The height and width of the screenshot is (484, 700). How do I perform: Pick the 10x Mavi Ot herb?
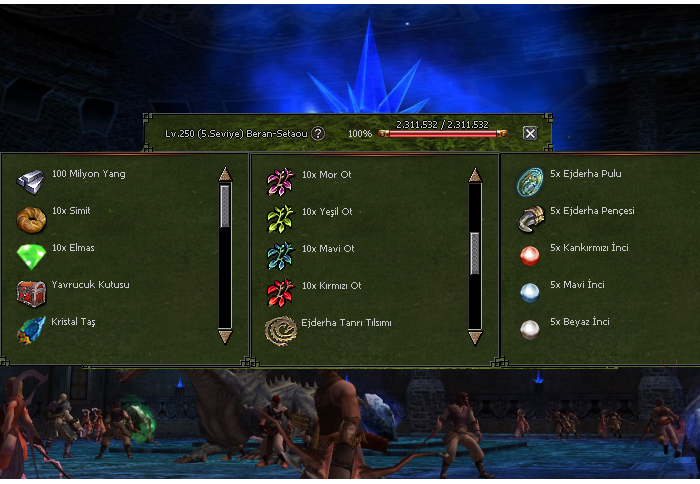point(280,255)
